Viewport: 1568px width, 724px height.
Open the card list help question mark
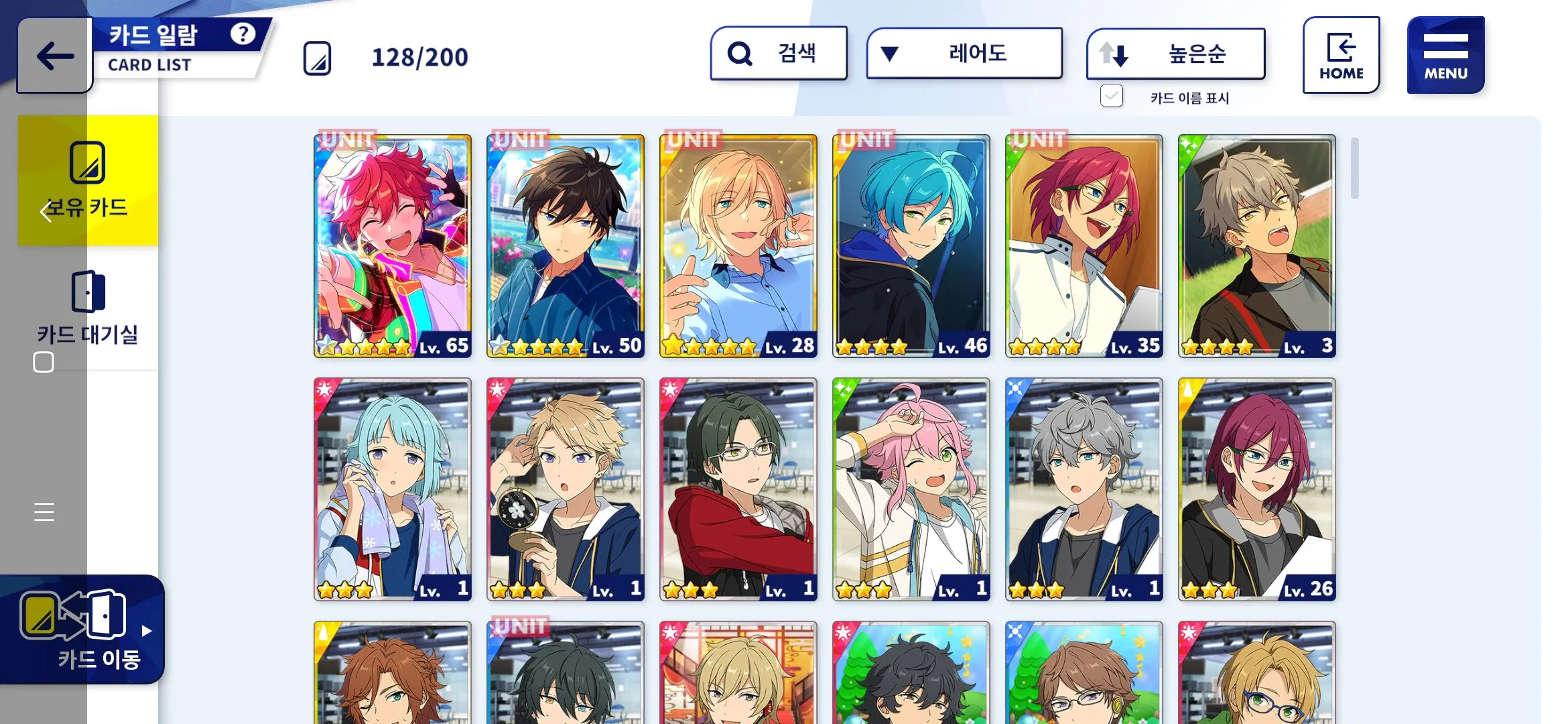click(x=243, y=34)
